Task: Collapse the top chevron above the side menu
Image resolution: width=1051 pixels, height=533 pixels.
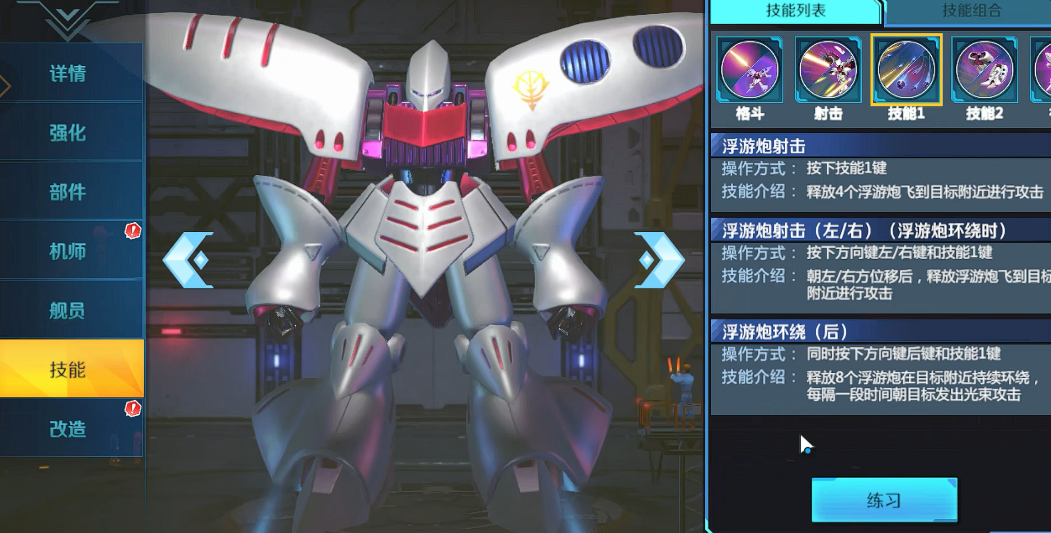Action: click(67, 17)
